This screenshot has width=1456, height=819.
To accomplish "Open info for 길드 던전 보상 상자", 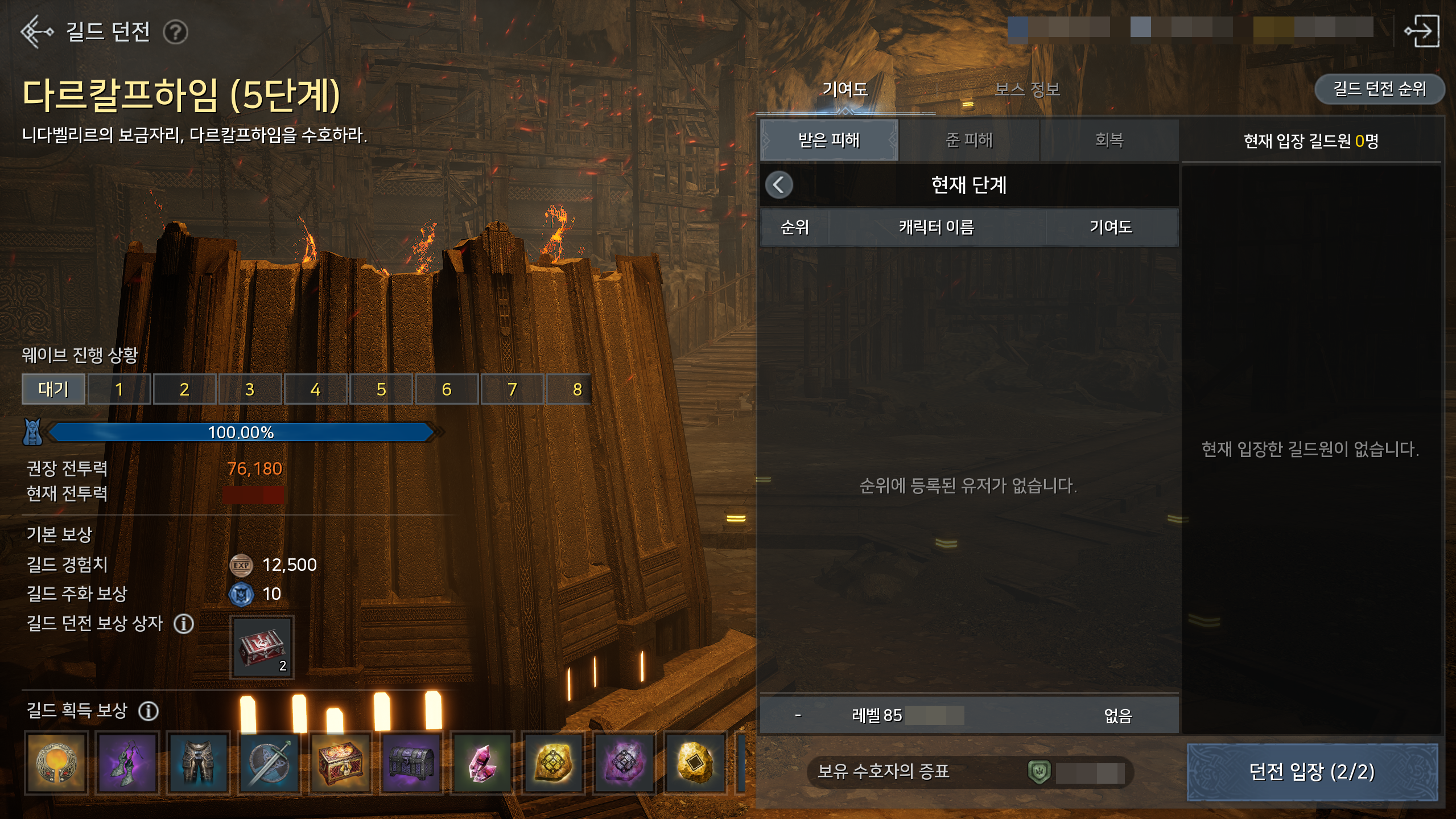I will (x=183, y=624).
